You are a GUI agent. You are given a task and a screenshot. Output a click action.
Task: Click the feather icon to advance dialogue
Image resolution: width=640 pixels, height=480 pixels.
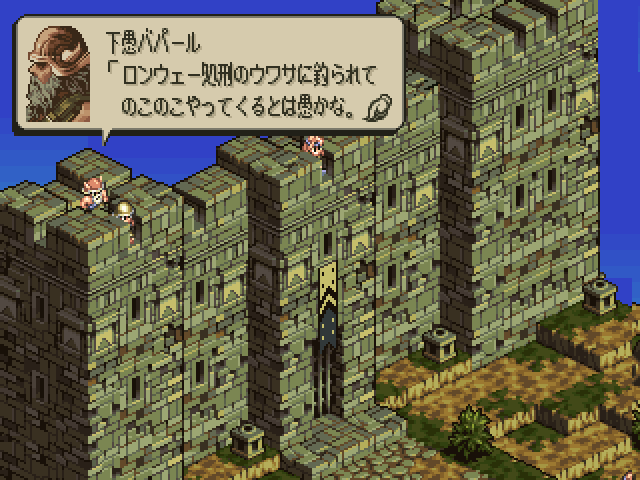click(379, 105)
